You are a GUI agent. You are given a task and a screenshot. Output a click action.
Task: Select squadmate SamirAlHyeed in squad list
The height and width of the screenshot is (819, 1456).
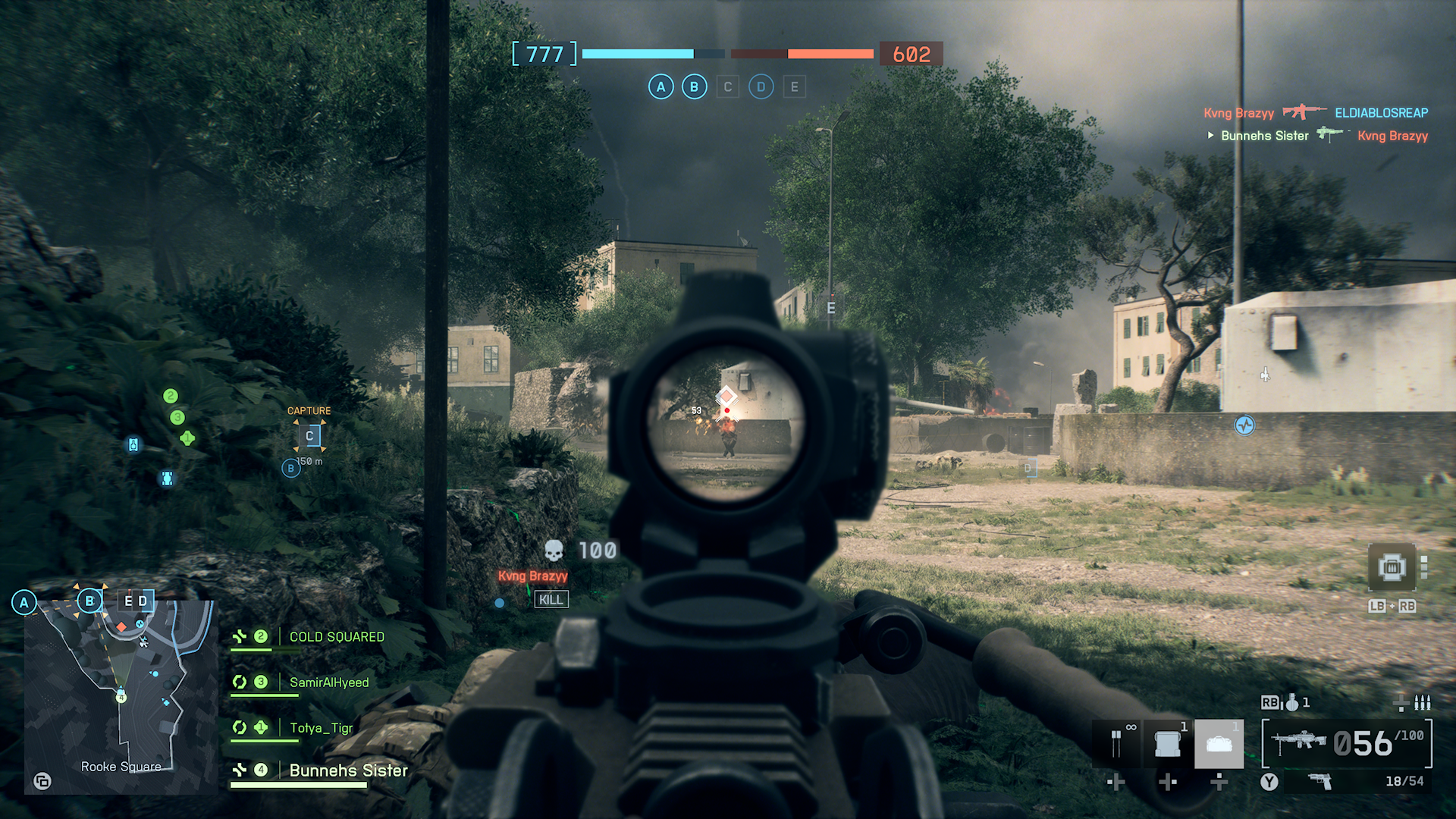tap(329, 682)
